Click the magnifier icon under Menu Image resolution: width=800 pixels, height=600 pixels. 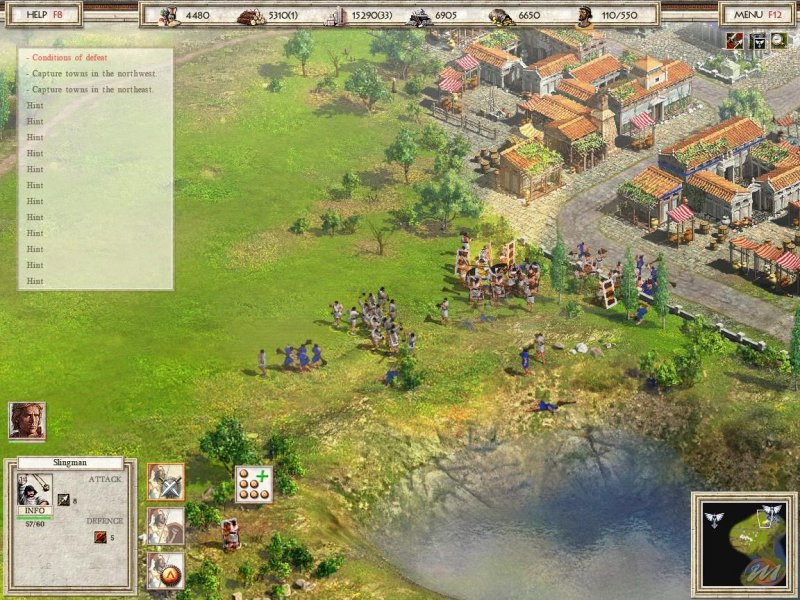778,40
